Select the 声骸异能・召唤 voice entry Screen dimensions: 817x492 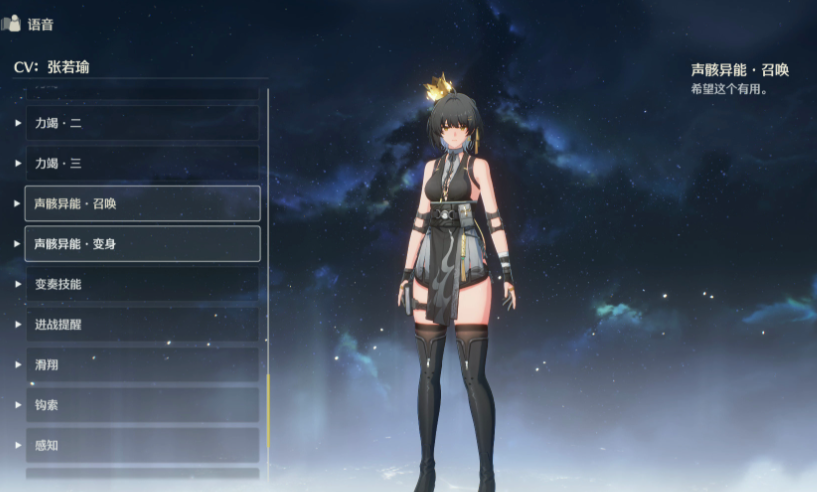tap(141, 203)
